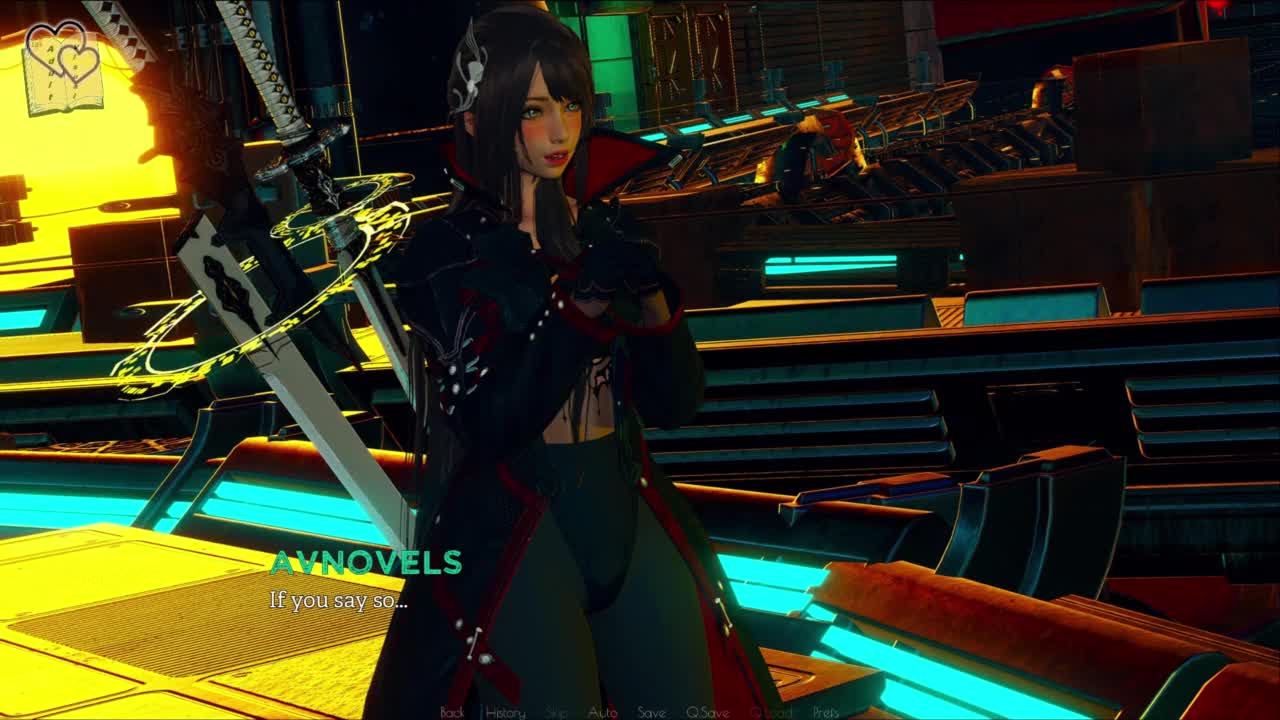Viewport: 1280px width, 720px height.
Task: Toggle Auto dialogue advance
Action: click(x=602, y=712)
